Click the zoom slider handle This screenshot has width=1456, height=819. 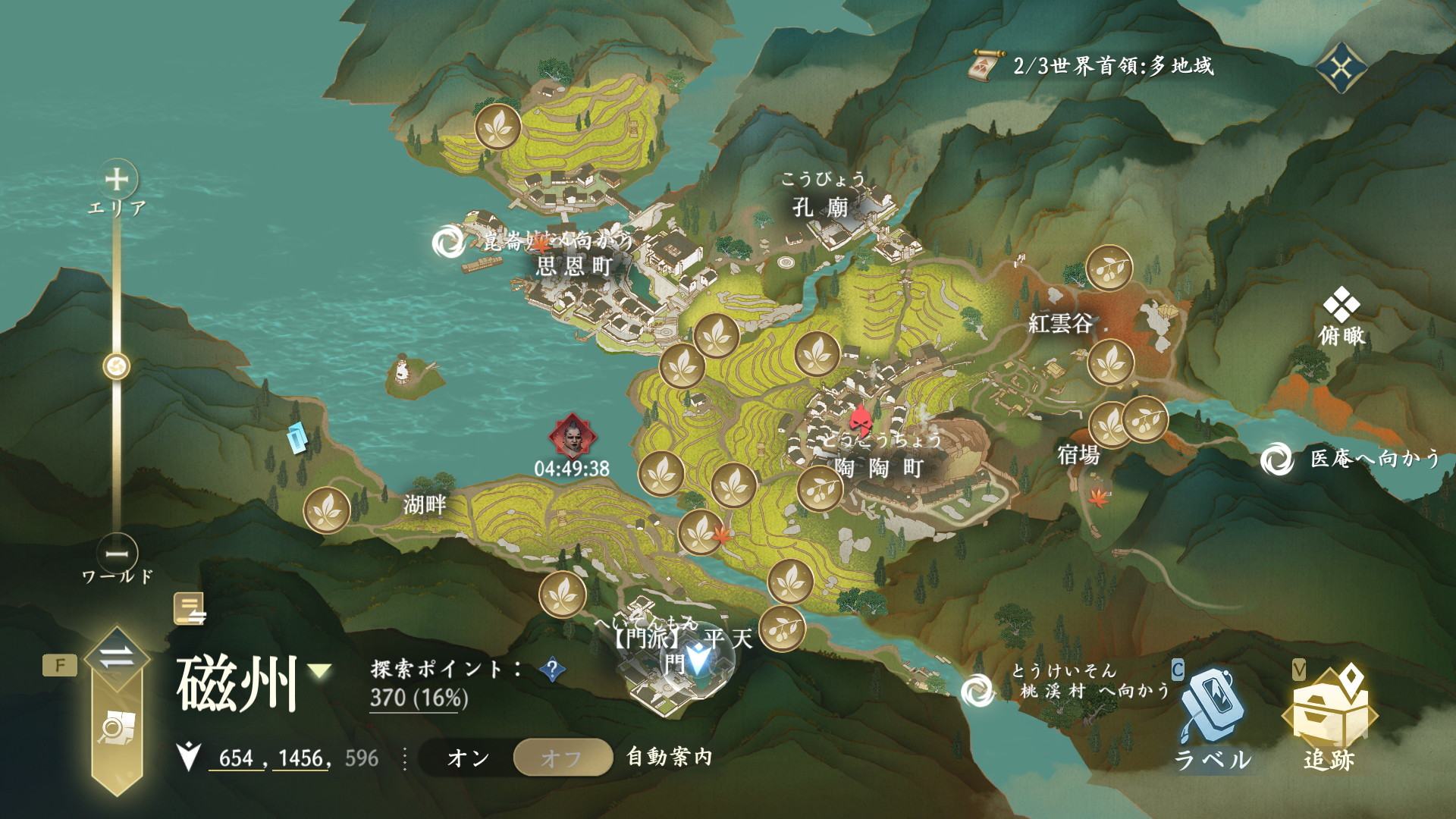coord(117,367)
